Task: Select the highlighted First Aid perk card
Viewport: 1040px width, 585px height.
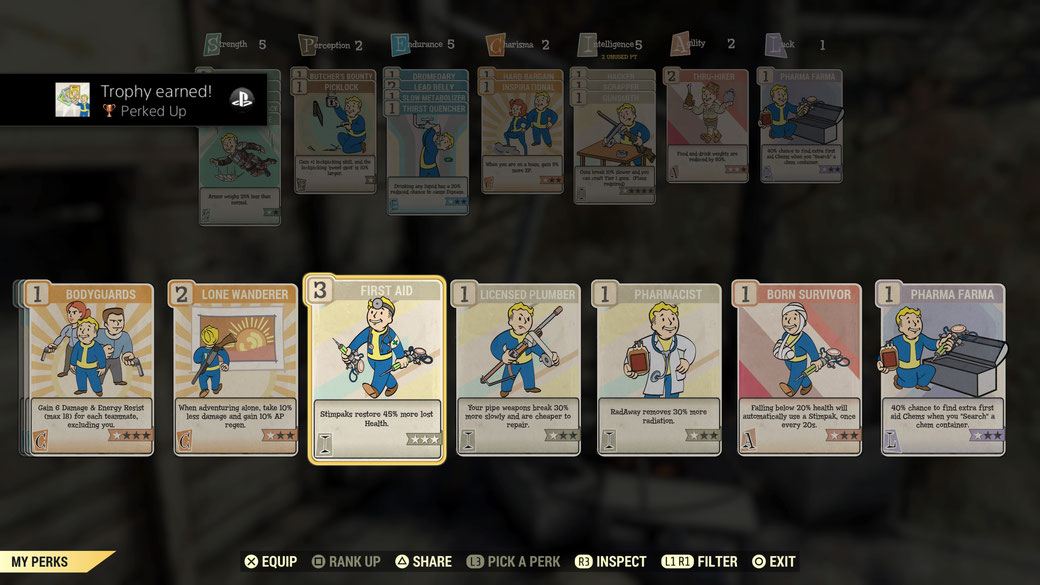Action: tap(376, 370)
